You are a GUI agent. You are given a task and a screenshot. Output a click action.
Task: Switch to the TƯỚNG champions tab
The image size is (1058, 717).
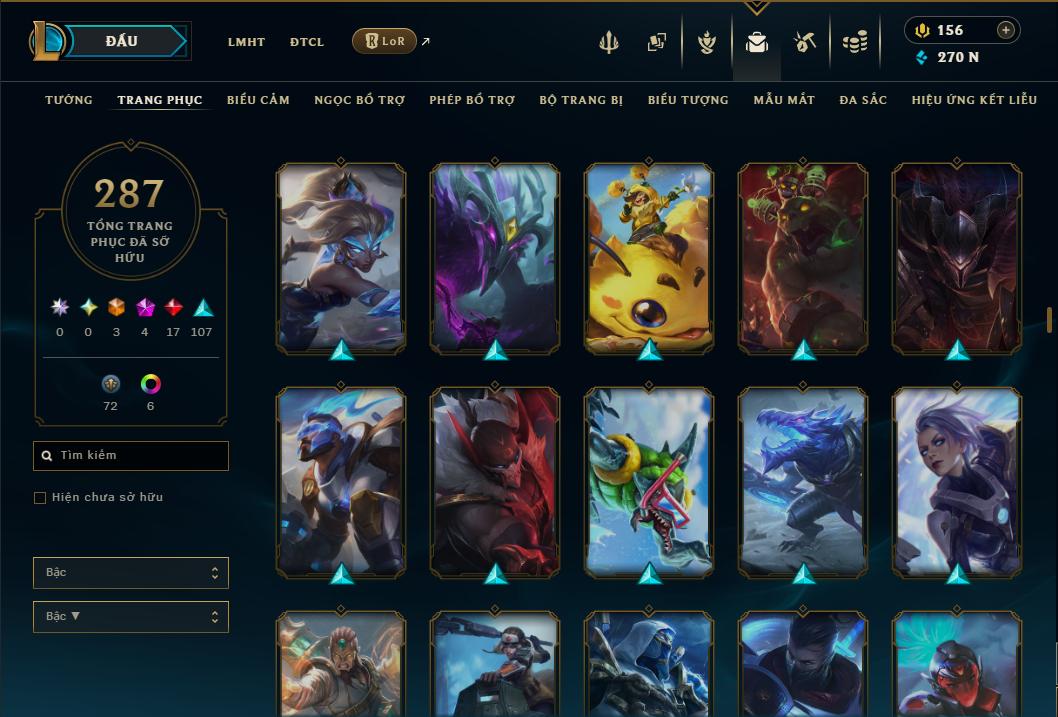pos(69,100)
